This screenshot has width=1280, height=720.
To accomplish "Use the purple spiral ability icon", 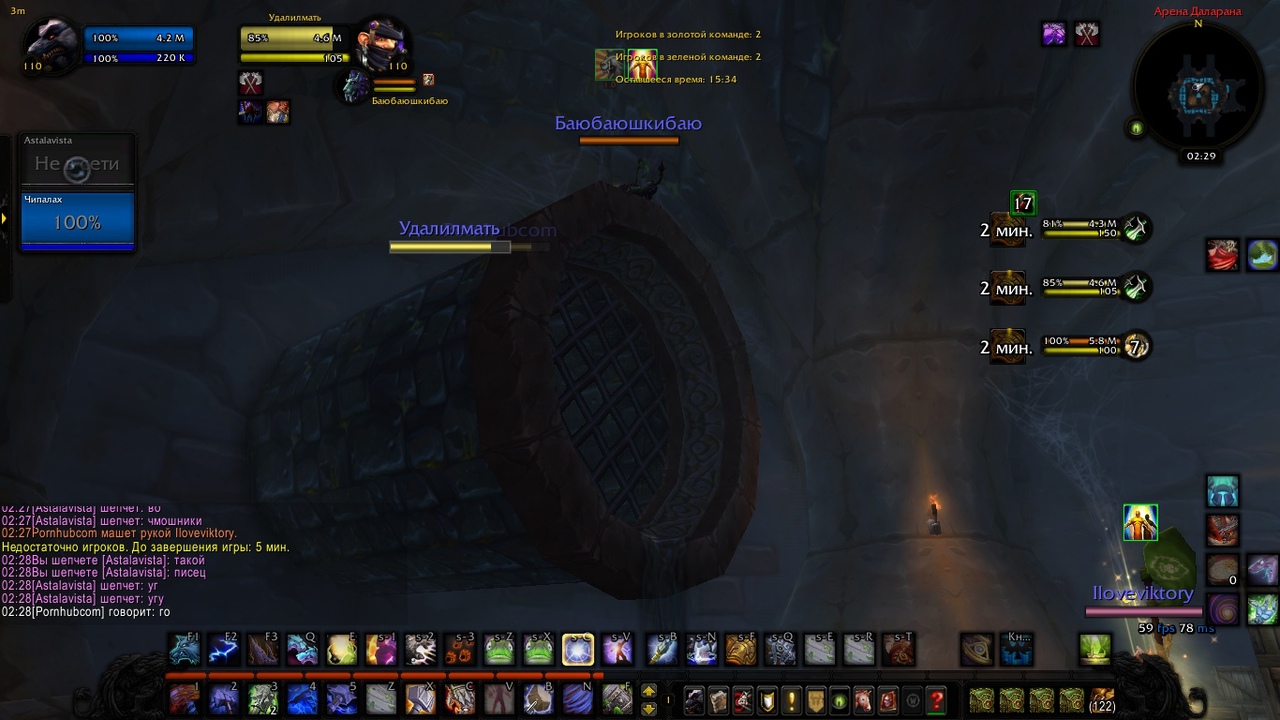I will click(1222, 608).
